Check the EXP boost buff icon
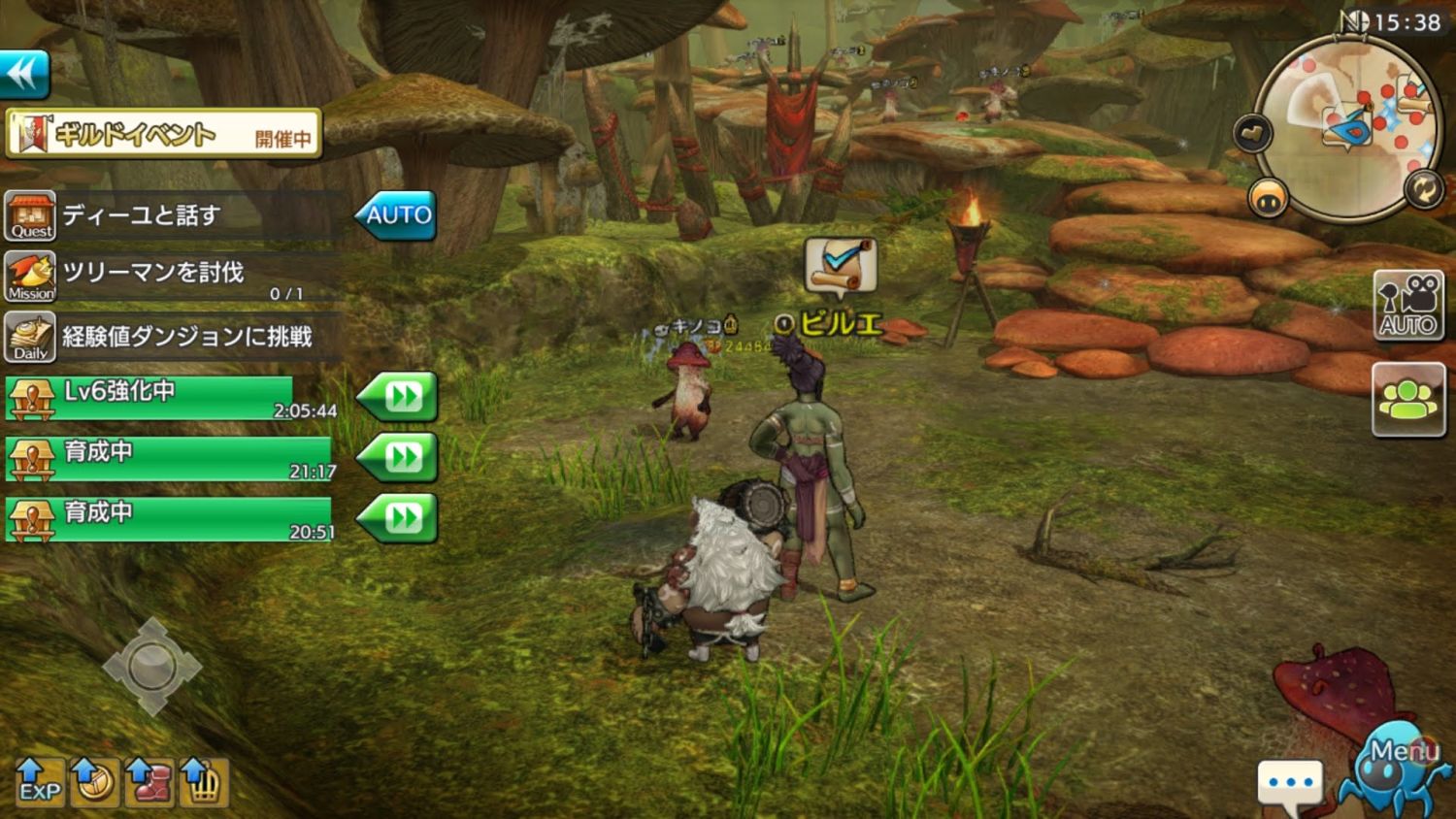Viewport: 1456px width, 819px height. click(x=40, y=782)
